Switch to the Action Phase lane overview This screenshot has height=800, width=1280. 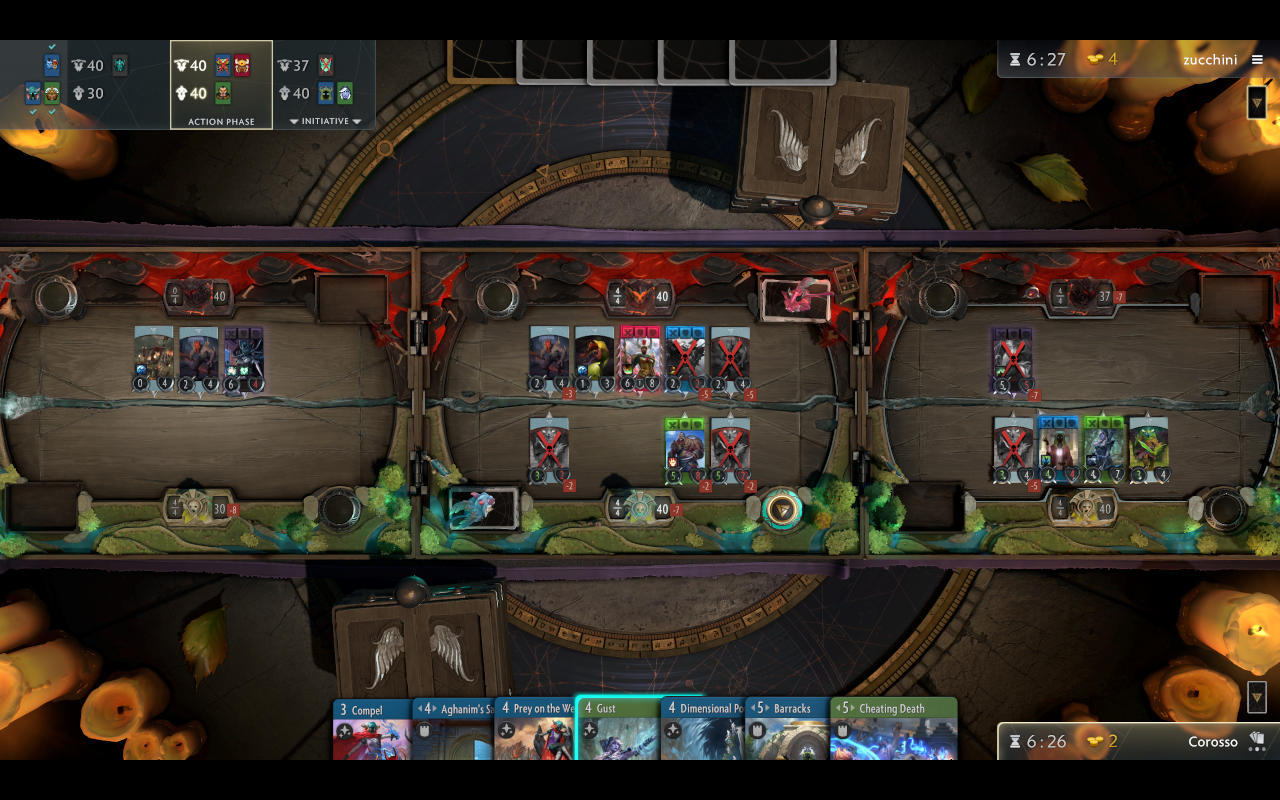[221, 85]
